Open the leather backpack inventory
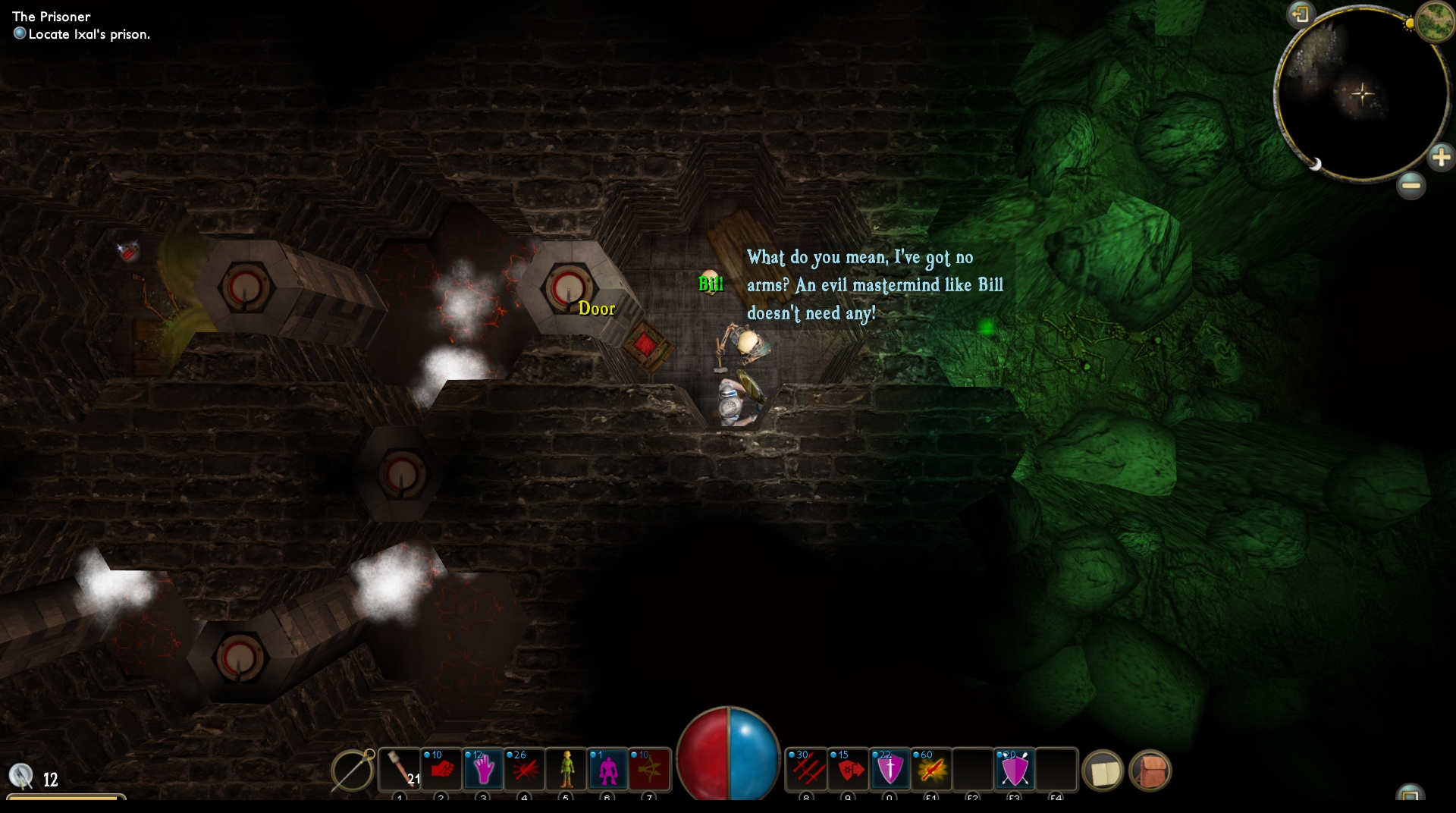Image resolution: width=1456 pixels, height=813 pixels. point(1150,771)
